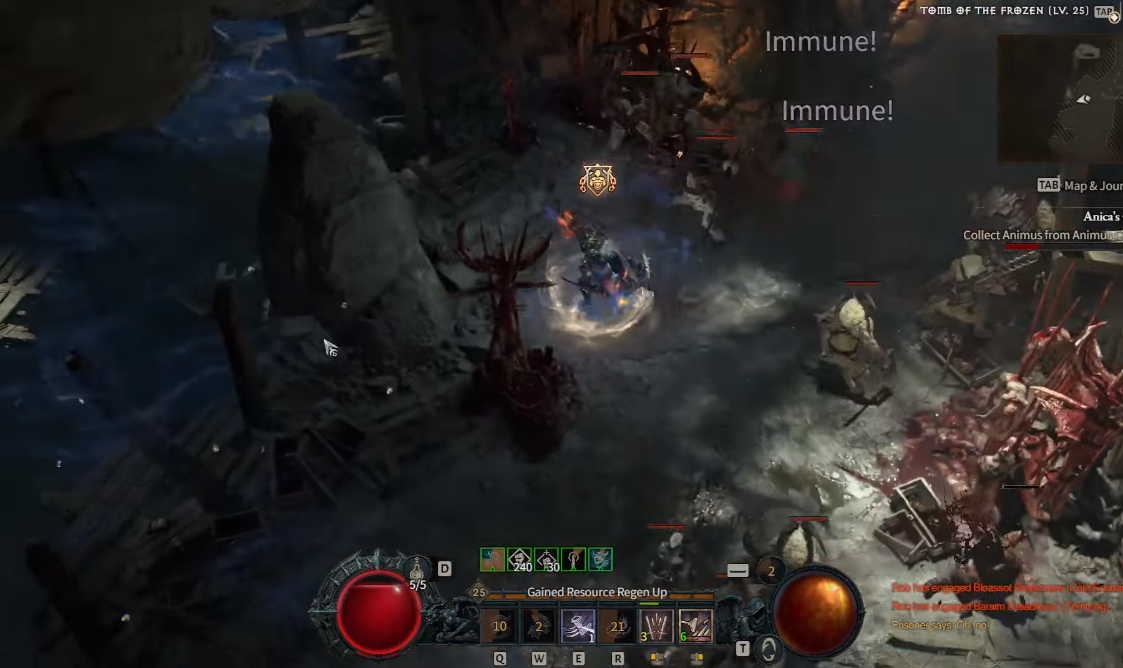Select the second skill slot showing 2
The image size is (1123, 668).
click(x=537, y=626)
